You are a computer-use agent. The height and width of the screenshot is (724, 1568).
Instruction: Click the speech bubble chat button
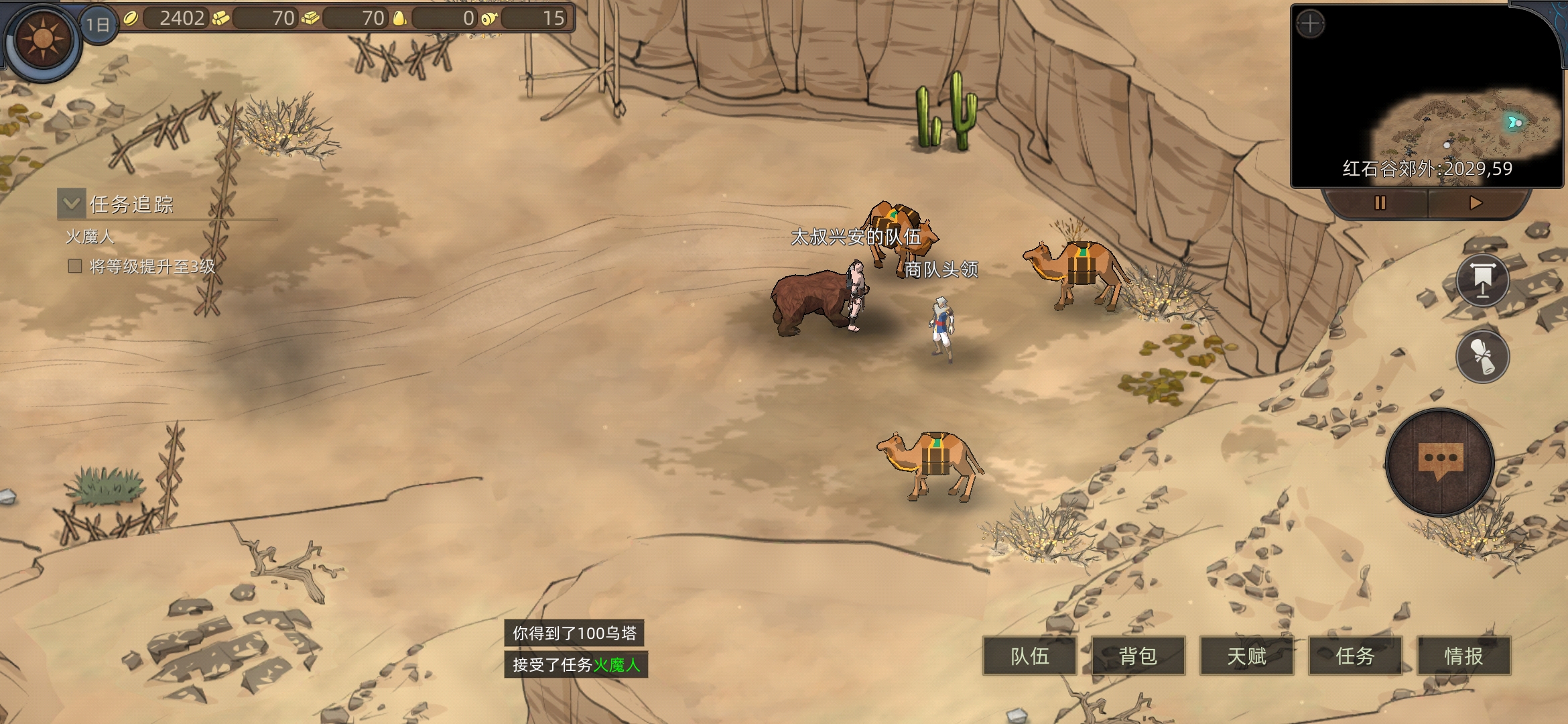tap(1439, 461)
